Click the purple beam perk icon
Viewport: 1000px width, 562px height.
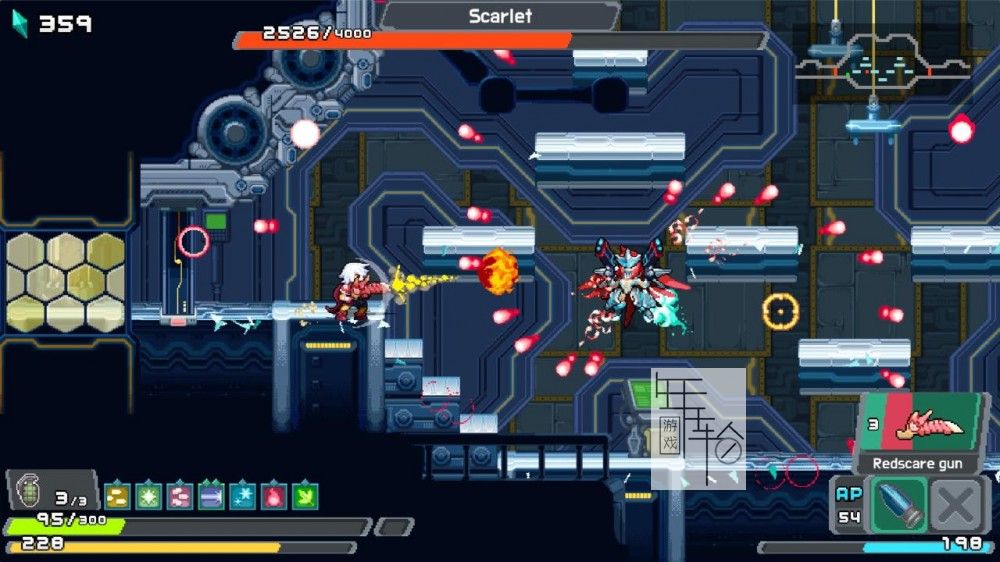point(211,496)
